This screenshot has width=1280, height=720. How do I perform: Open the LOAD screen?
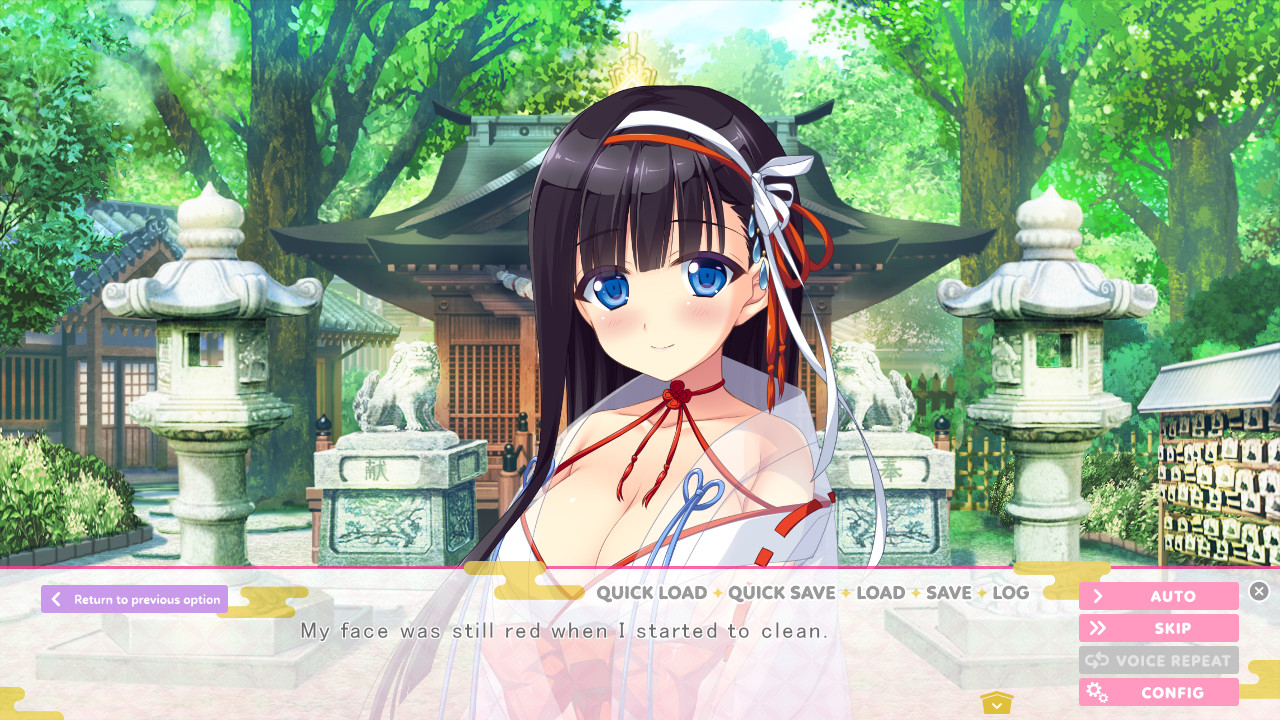click(x=881, y=593)
